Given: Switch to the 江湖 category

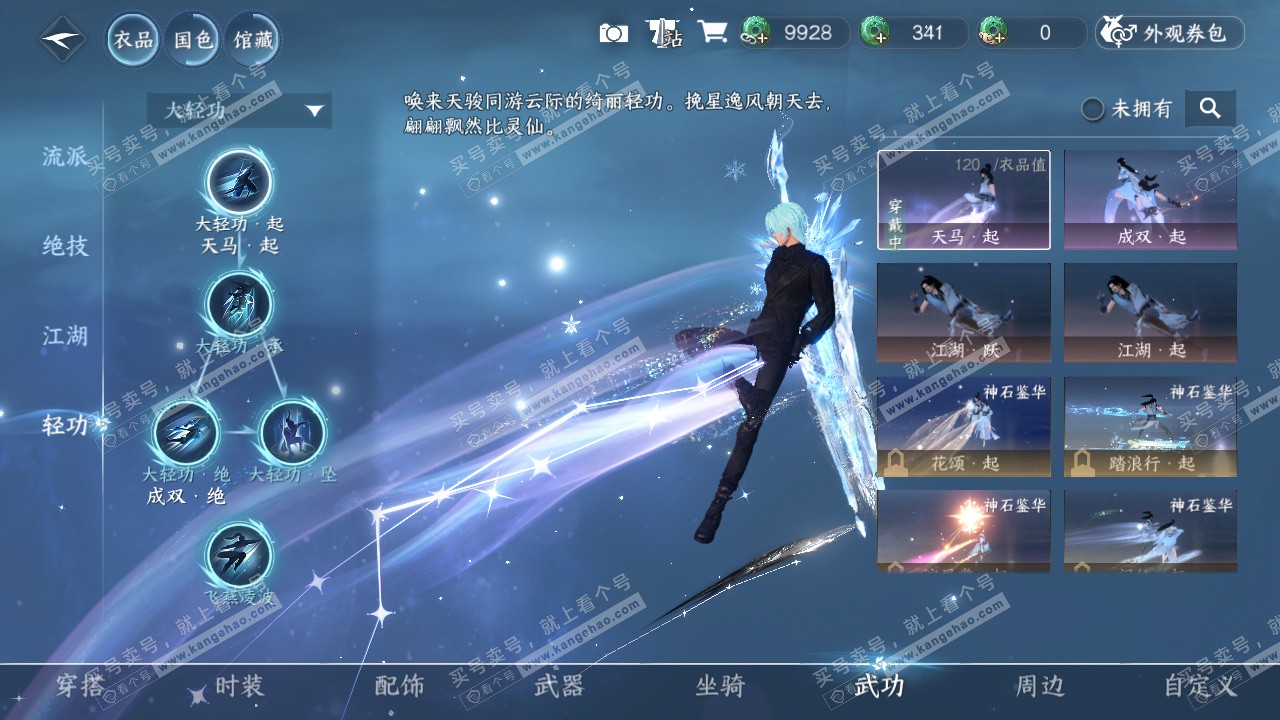Looking at the screenshot, I should 65,336.
